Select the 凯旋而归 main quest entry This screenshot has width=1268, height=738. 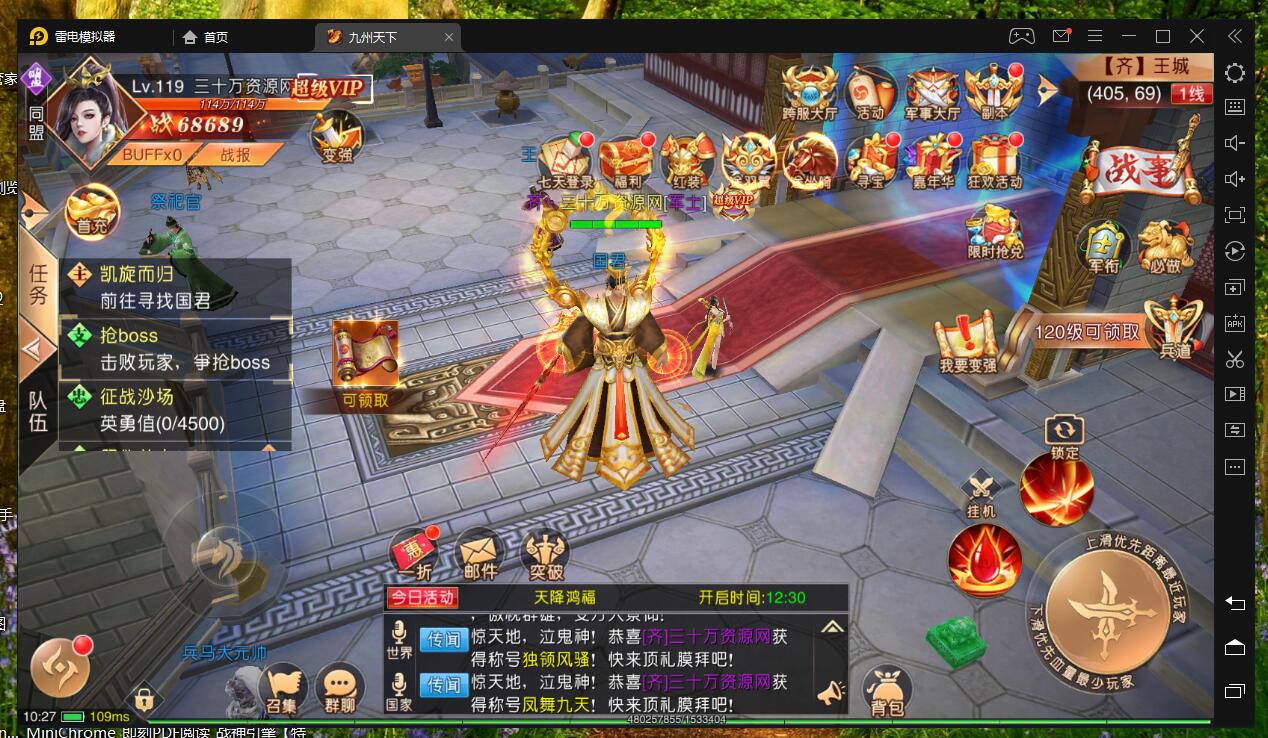pyautogui.click(x=175, y=287)
